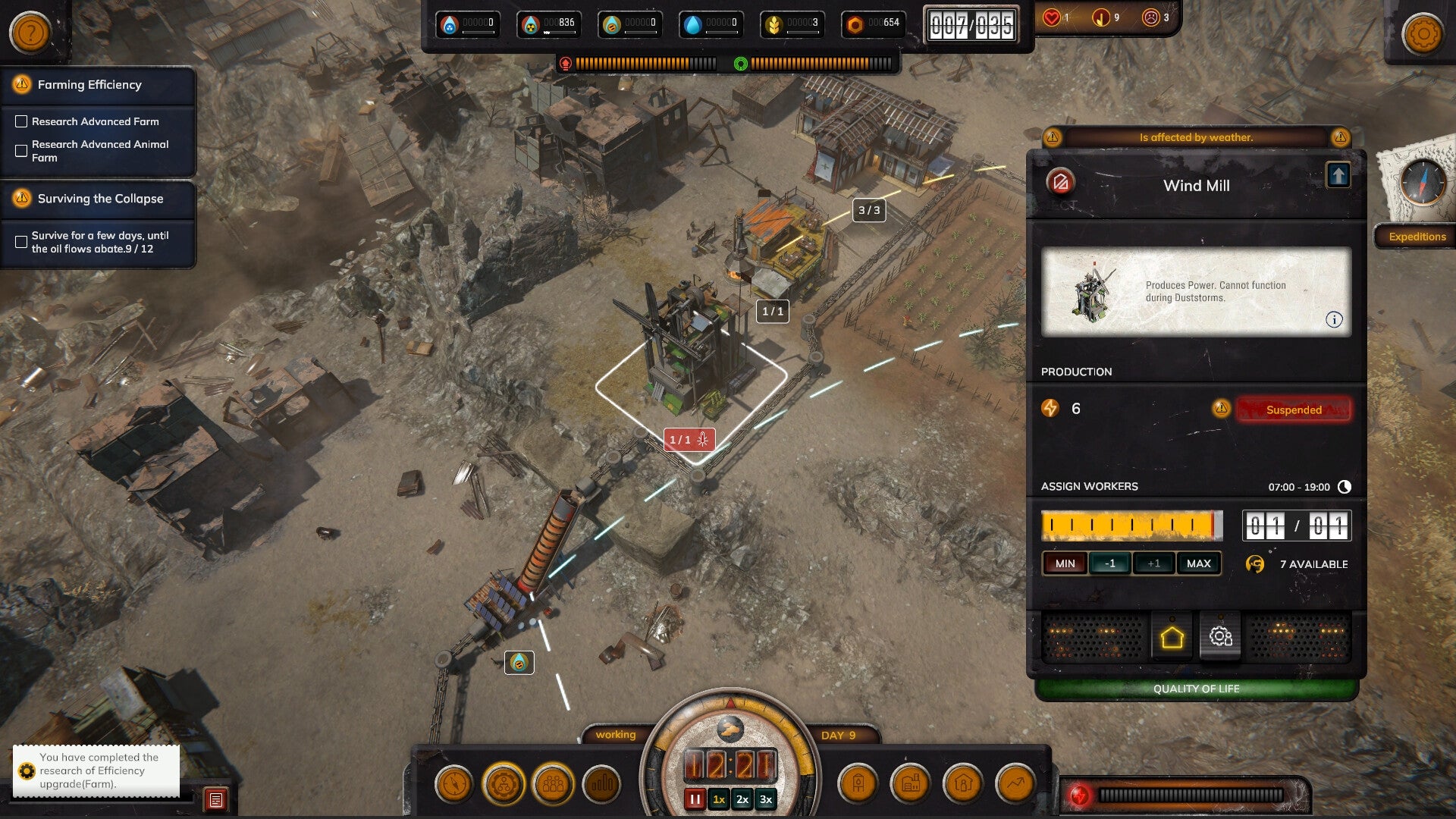Check the Research Advanced Farm objective box
The width and height of the screenshot is (1456, 819).
21,121
